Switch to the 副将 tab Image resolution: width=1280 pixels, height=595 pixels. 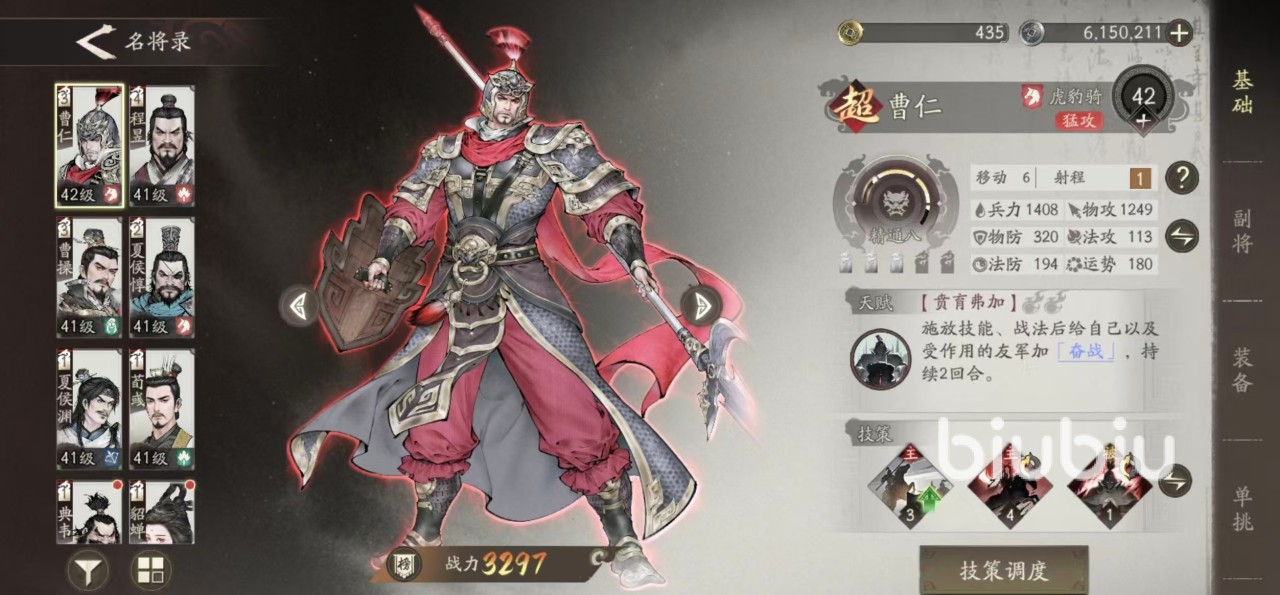pos(1242,230)
